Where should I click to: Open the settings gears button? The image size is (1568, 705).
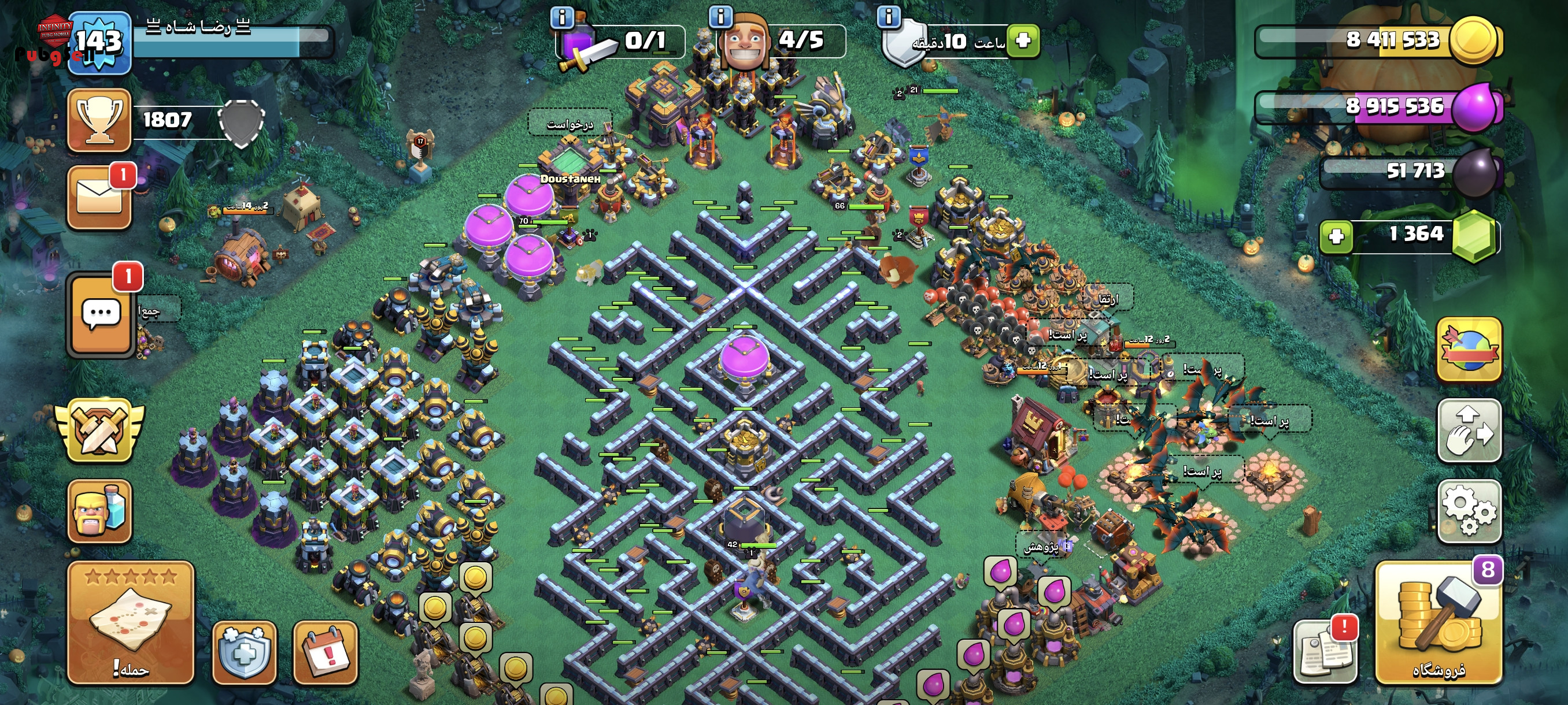pos(1469,510)
